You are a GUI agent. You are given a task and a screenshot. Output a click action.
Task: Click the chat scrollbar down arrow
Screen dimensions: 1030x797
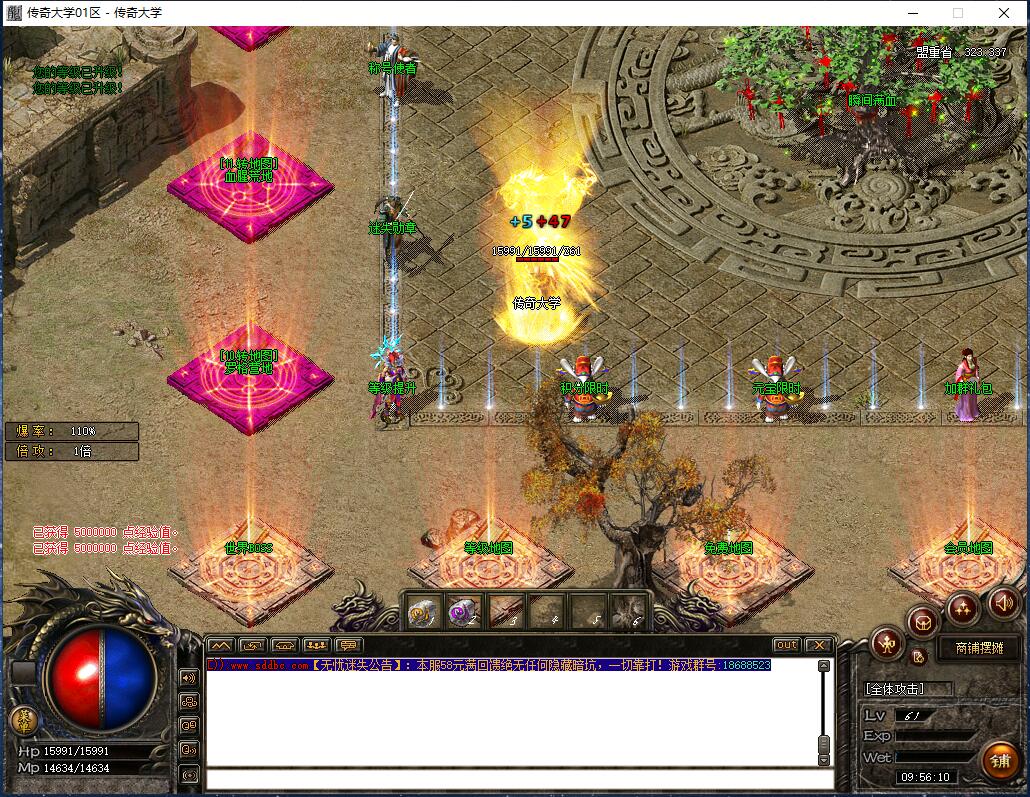824,758
